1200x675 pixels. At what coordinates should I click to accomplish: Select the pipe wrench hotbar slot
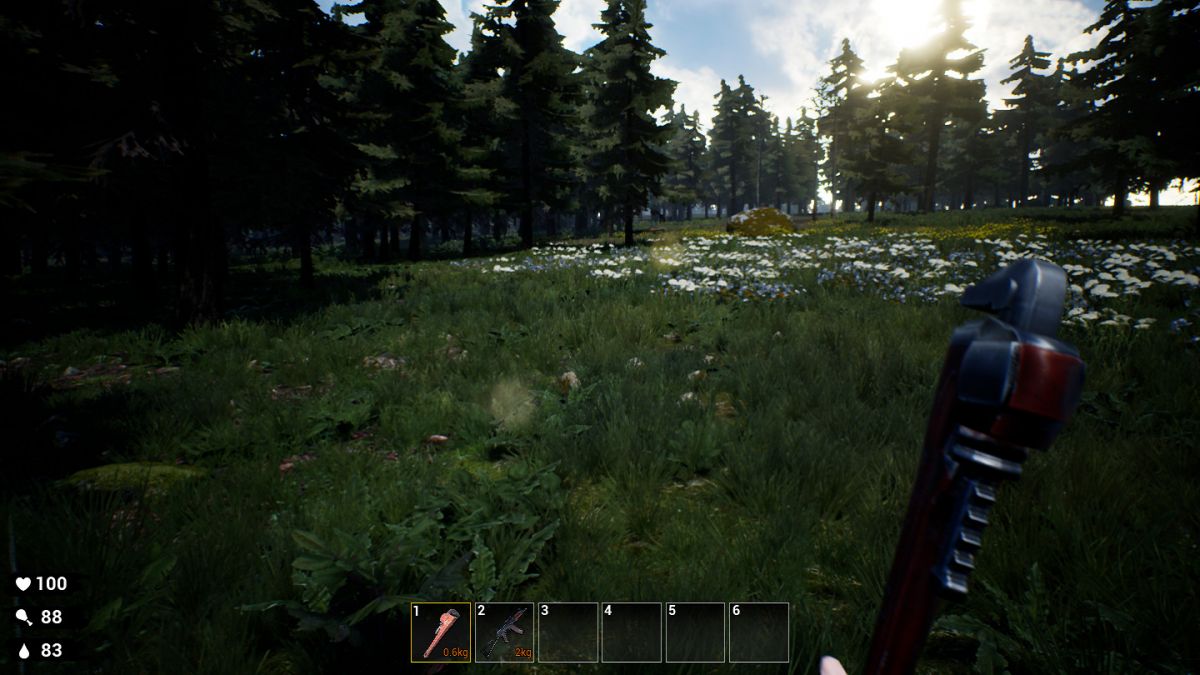tap(441, 632)
